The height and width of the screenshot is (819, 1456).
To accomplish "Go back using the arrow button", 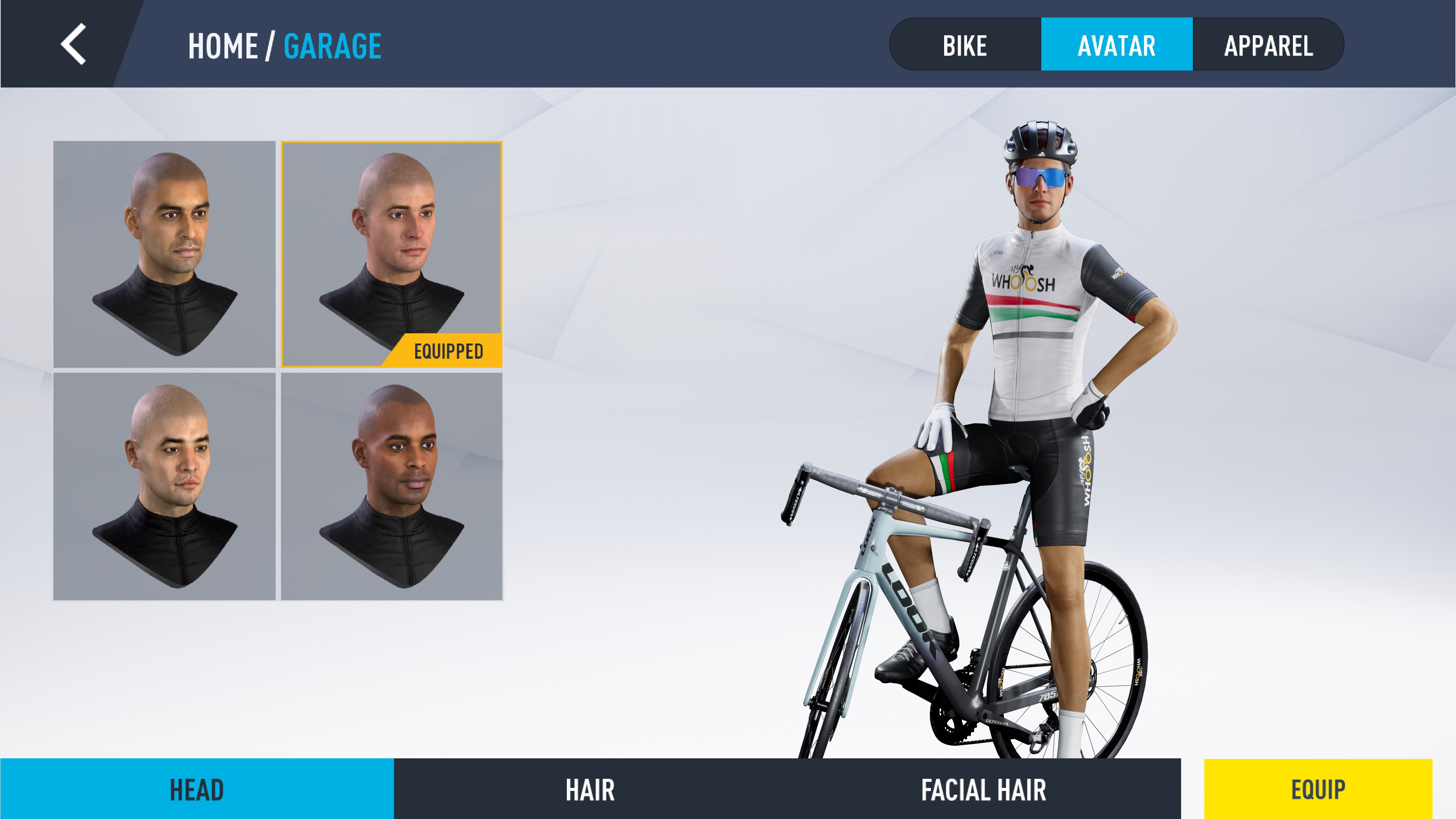I will coord(74,44).
